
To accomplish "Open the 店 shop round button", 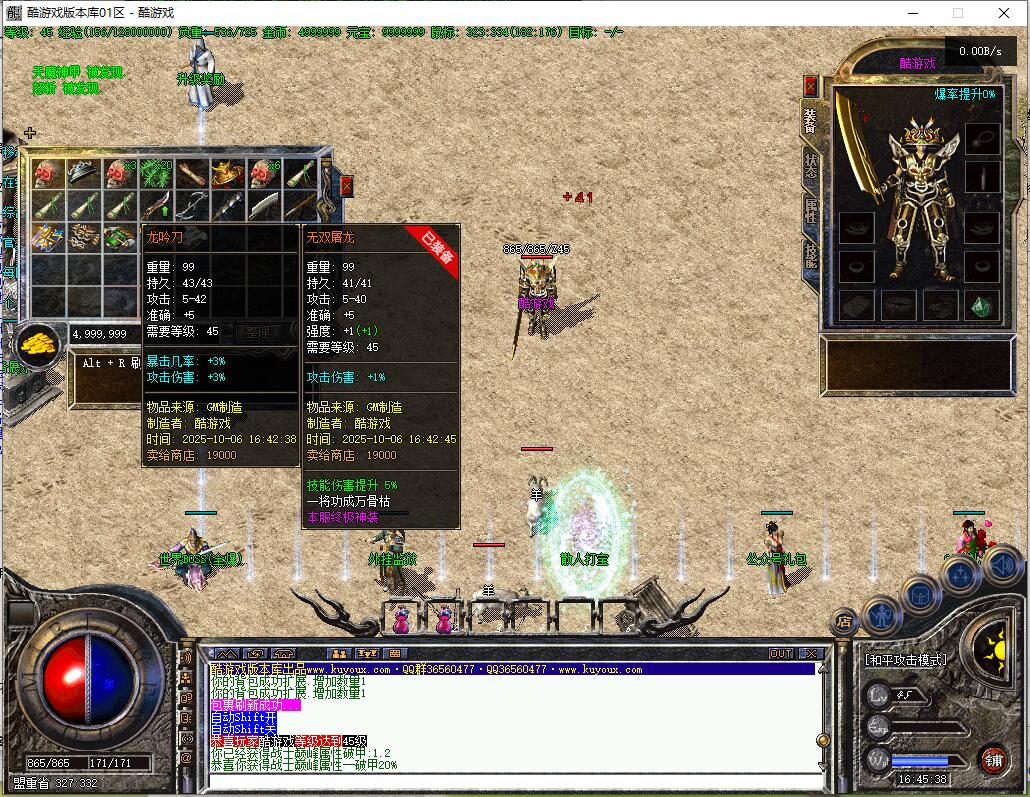I will coord(845,622).
